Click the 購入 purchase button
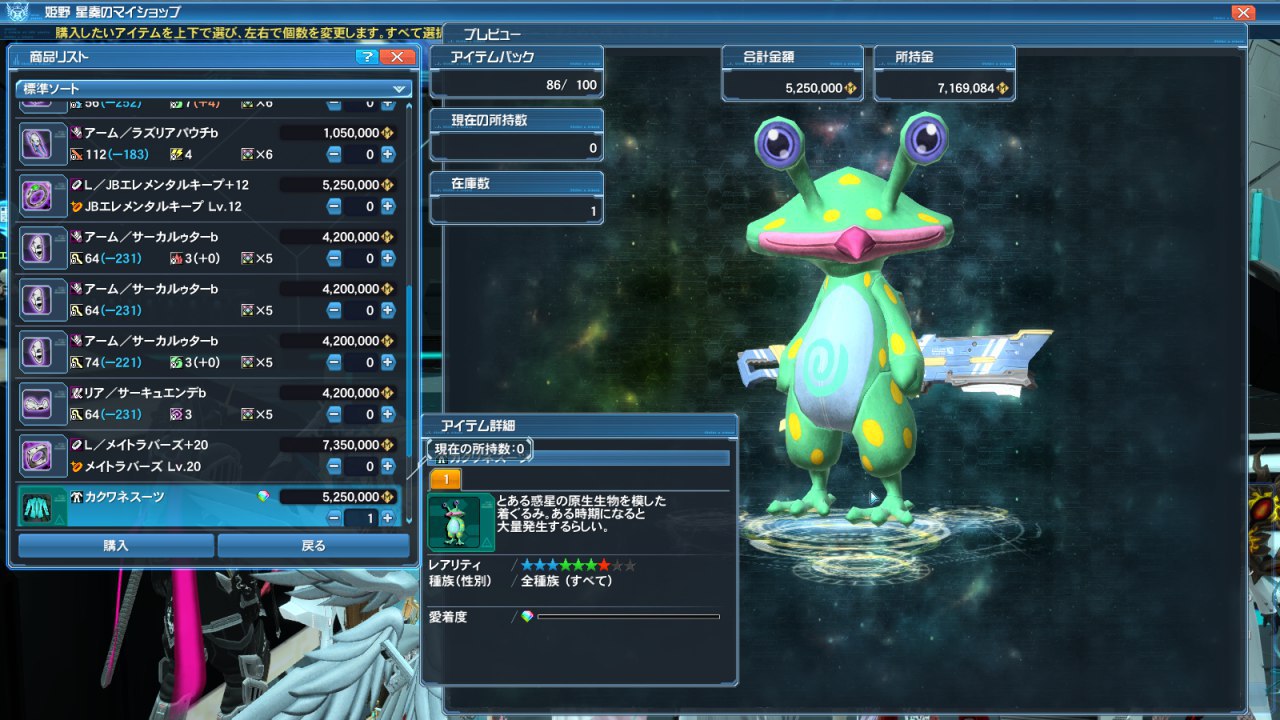The image size is (1280, 720). click(x=116, y=545)
